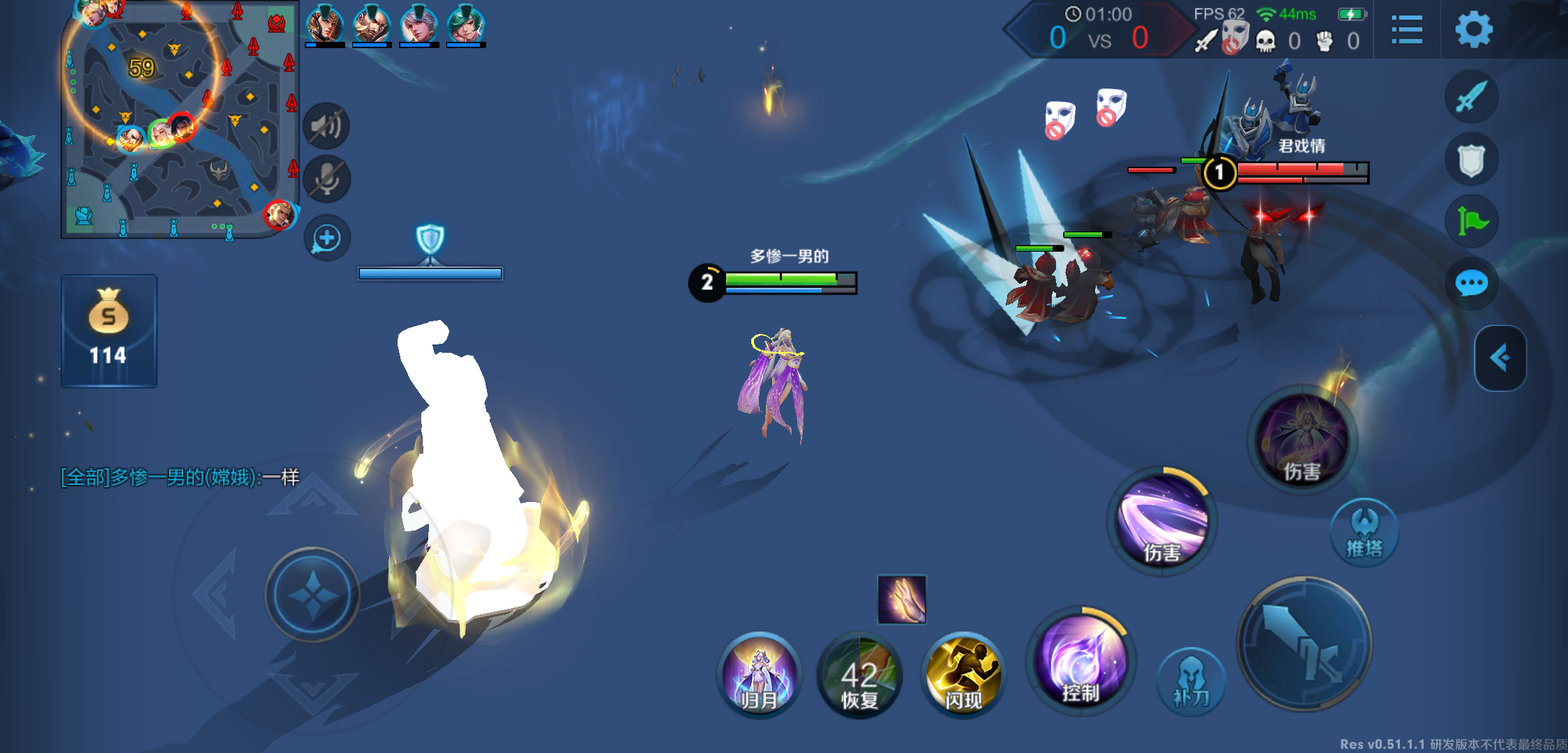The width and height of the screenshot is (1568, 753).
Task: Activate the 归月 recall button
Action: pos(759,674)
